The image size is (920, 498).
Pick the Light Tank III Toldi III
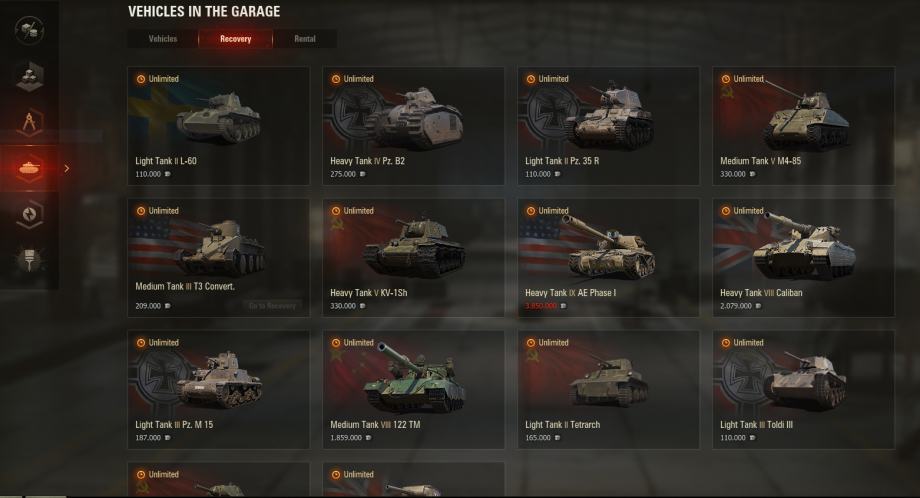pos(803,389)
